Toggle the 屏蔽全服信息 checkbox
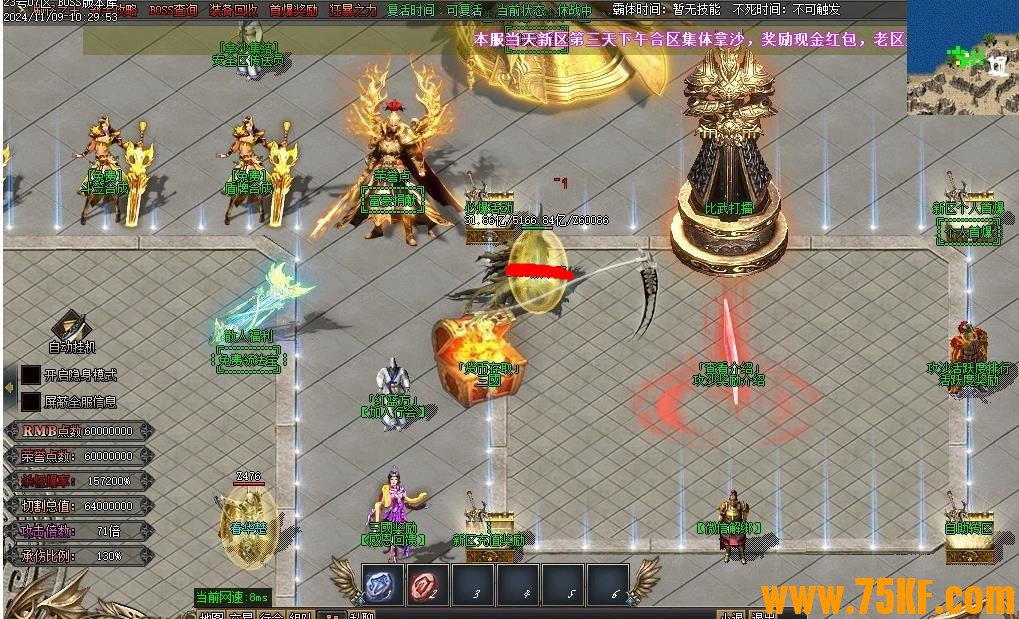 coord(31,401)
